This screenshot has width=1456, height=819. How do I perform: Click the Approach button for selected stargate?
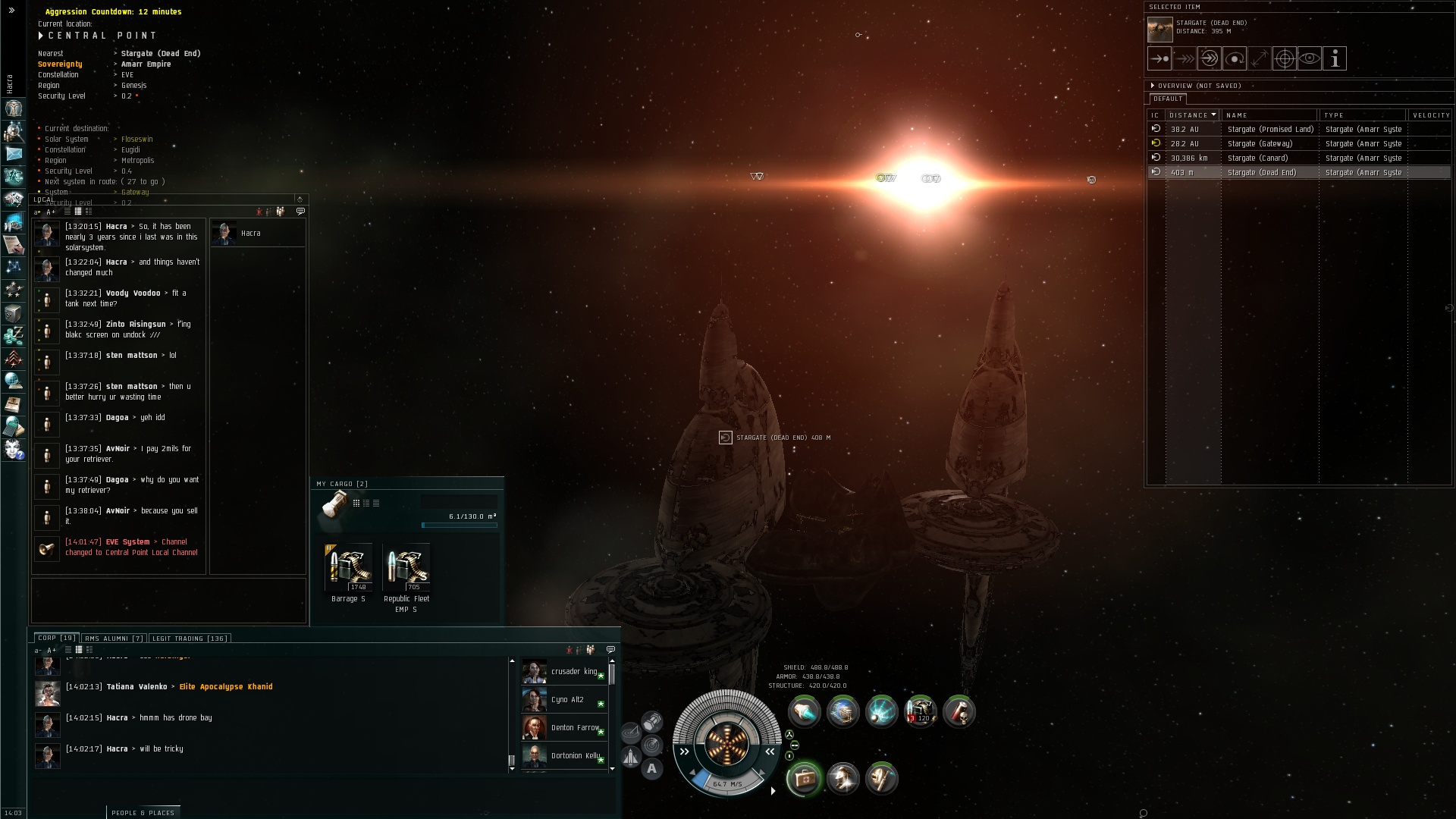1159,58
